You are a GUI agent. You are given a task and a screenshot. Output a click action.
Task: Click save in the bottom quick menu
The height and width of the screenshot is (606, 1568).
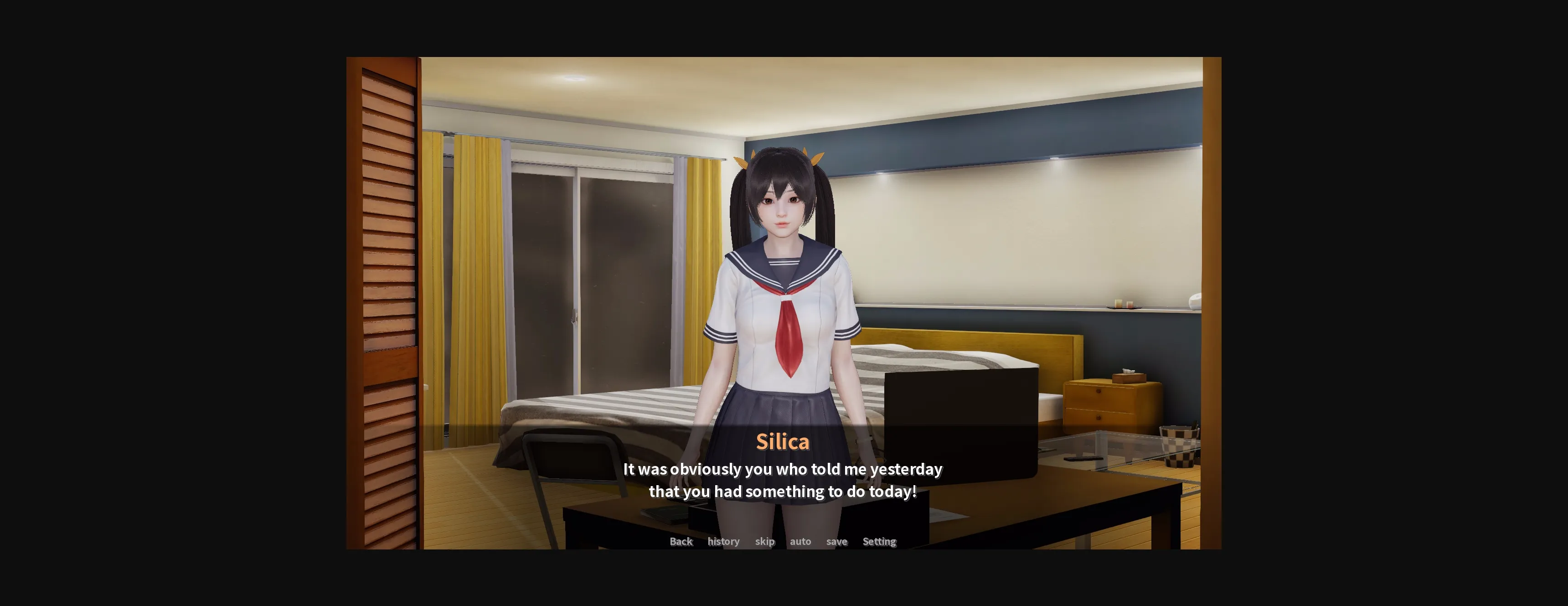[836, 541]
